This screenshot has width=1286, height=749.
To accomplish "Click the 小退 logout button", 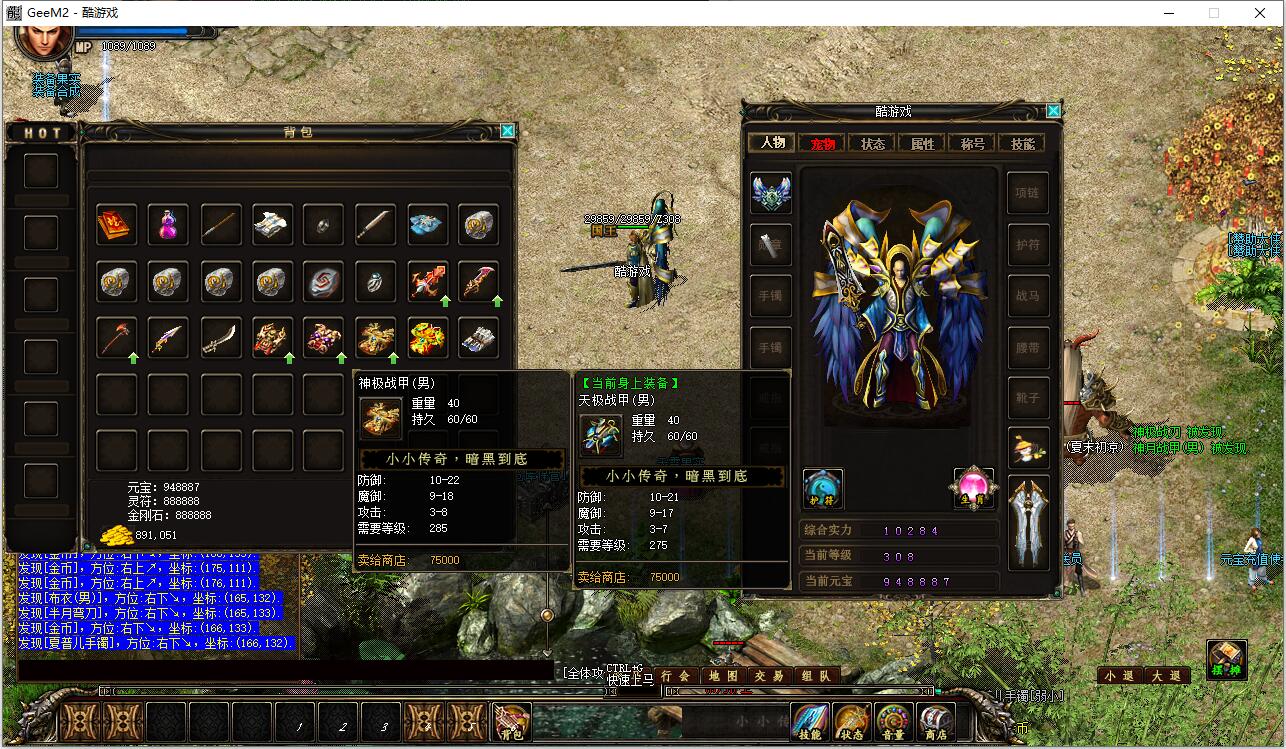I will 1120,676.
